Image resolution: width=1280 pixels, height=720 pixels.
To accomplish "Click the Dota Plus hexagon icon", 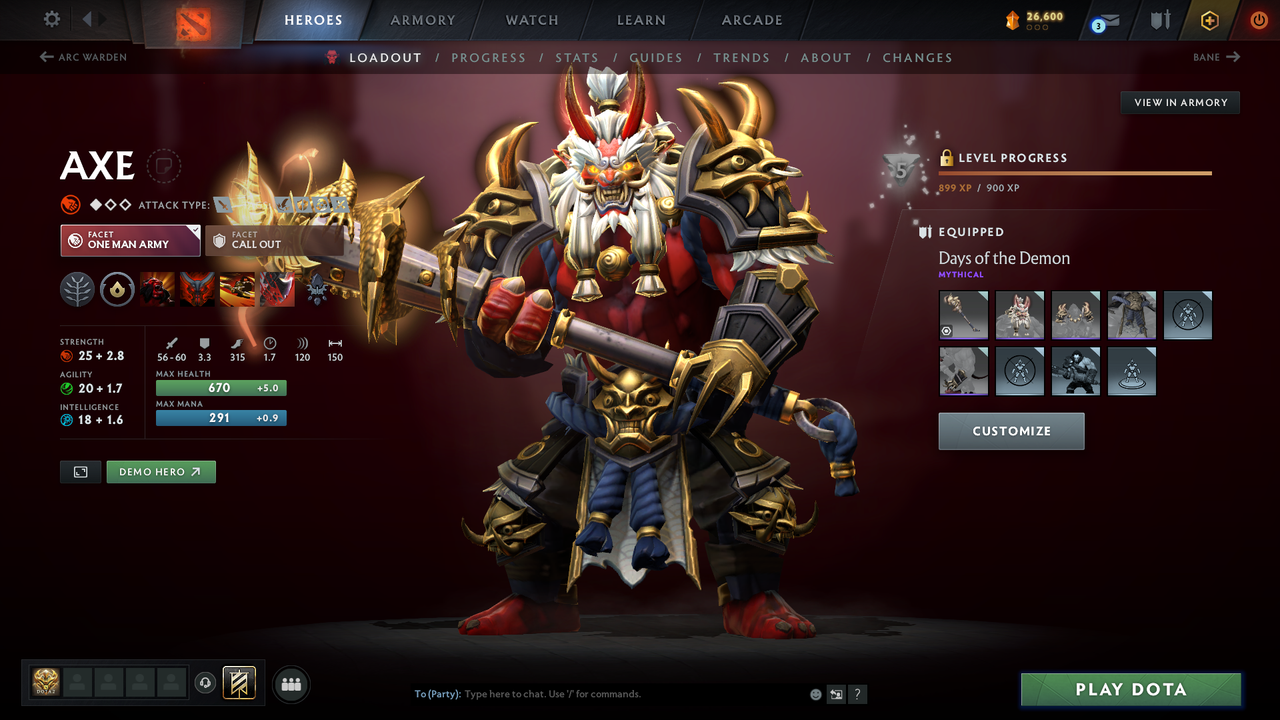I will click(1209, 19).
